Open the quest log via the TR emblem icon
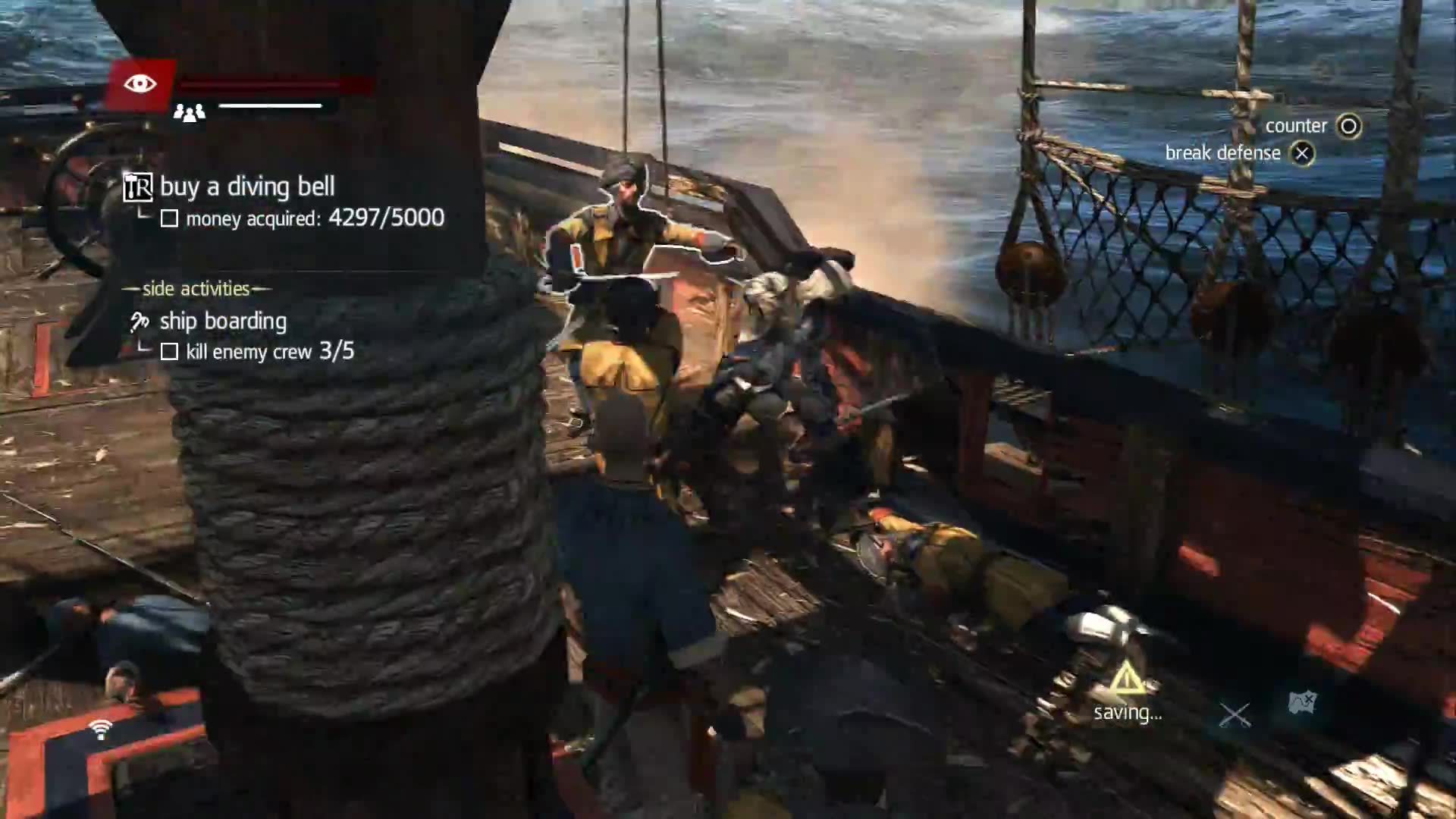Screen dimensions: 1456x819 coord(137,186)
